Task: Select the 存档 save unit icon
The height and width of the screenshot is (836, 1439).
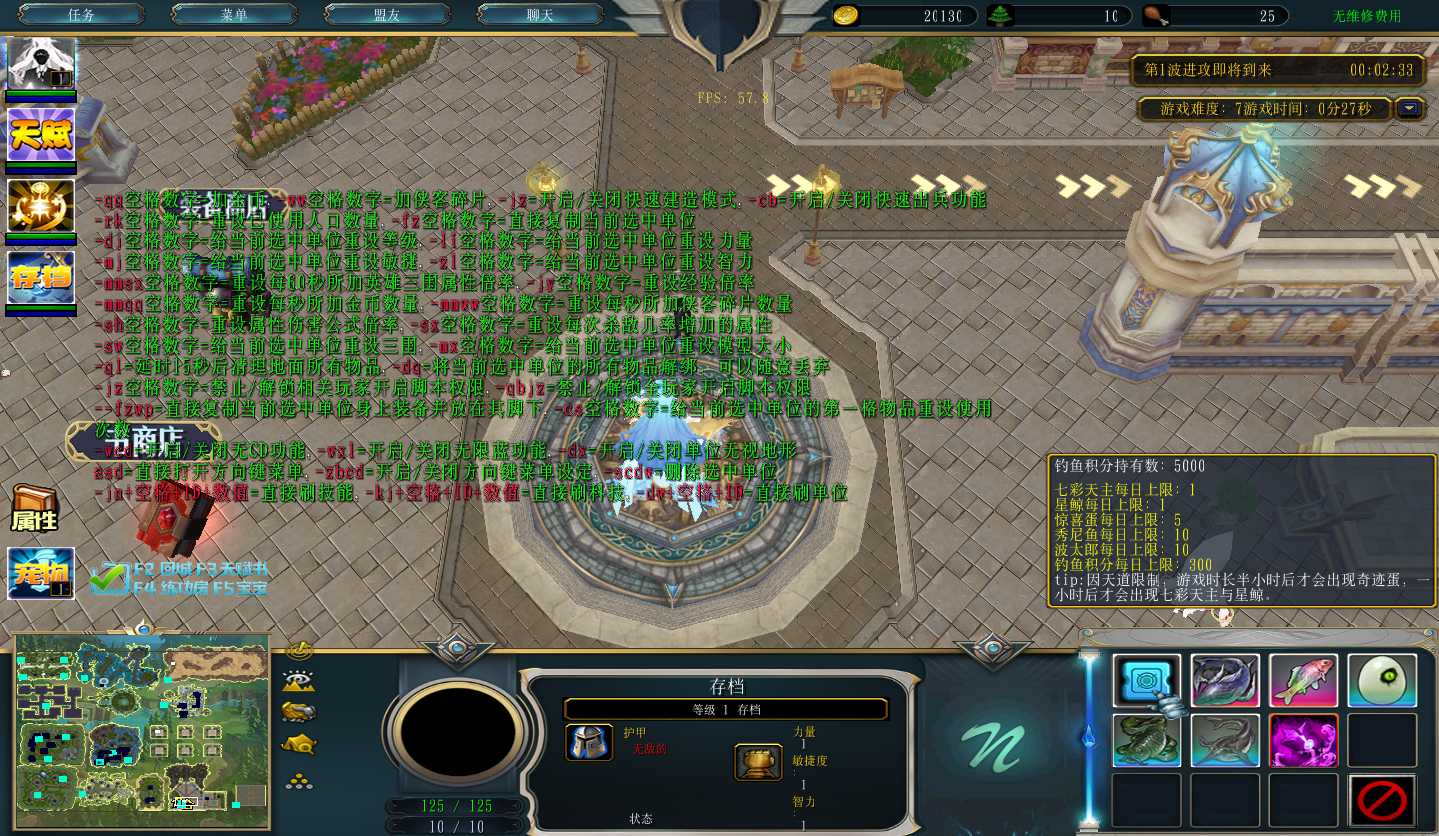Action: (x=41, y=277)
